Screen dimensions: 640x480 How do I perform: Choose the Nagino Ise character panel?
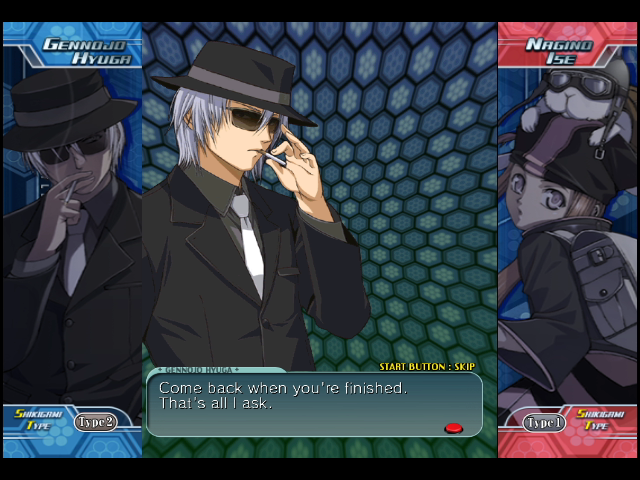[x=567, y=230]
